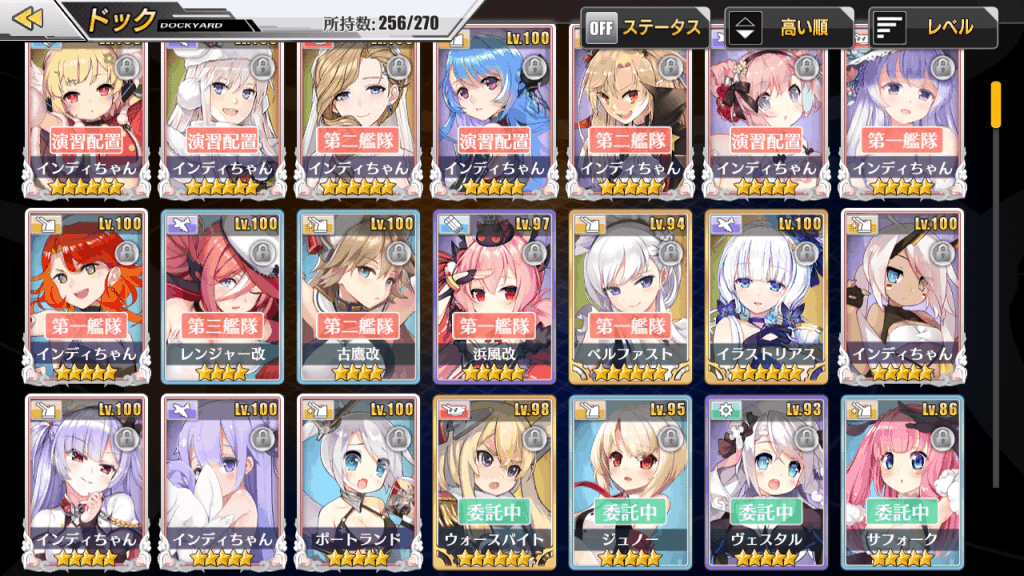Toggle the OFF ステータス switch

click(645, 27)
